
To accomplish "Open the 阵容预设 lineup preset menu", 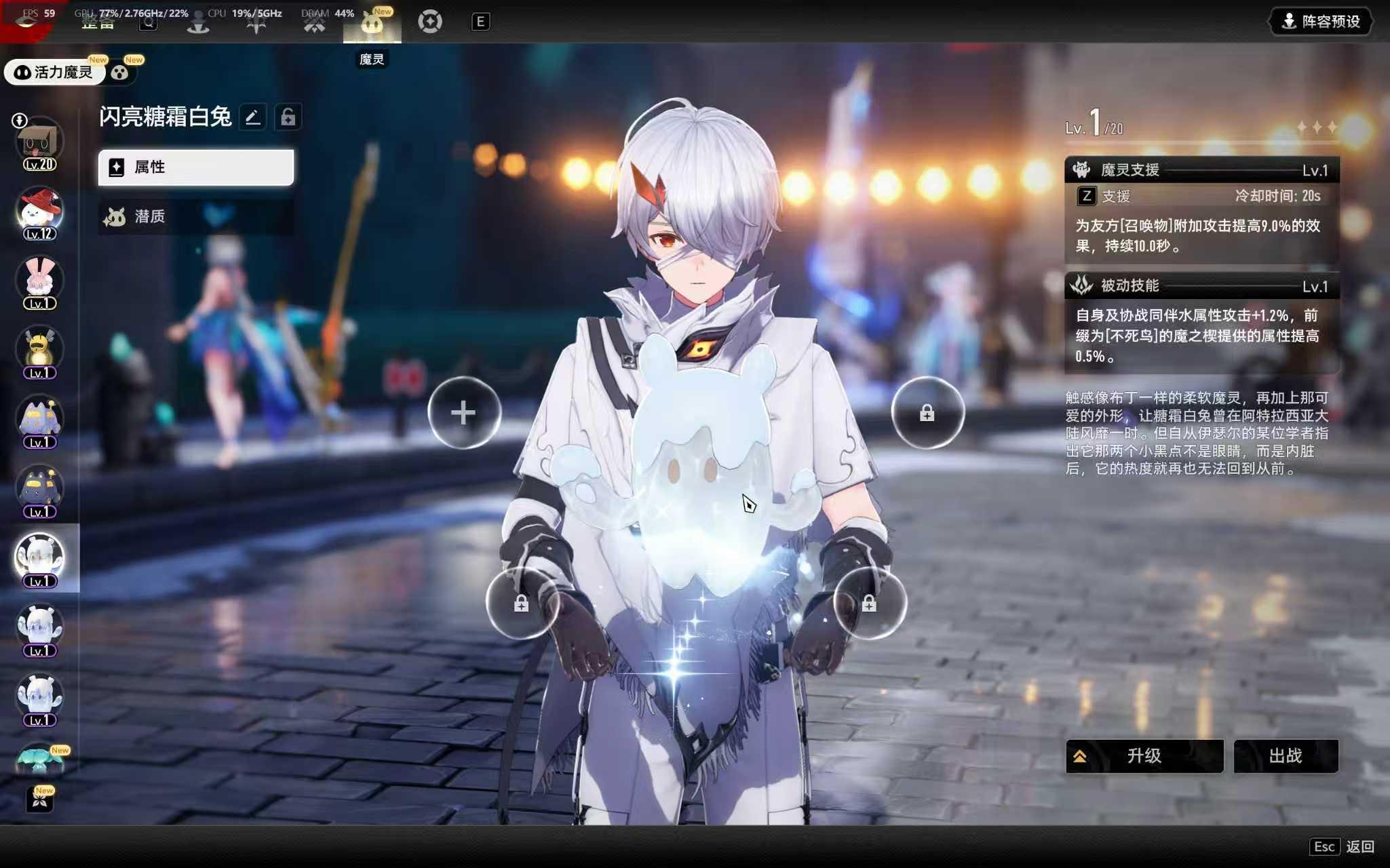I will [x=1321, y=22].
